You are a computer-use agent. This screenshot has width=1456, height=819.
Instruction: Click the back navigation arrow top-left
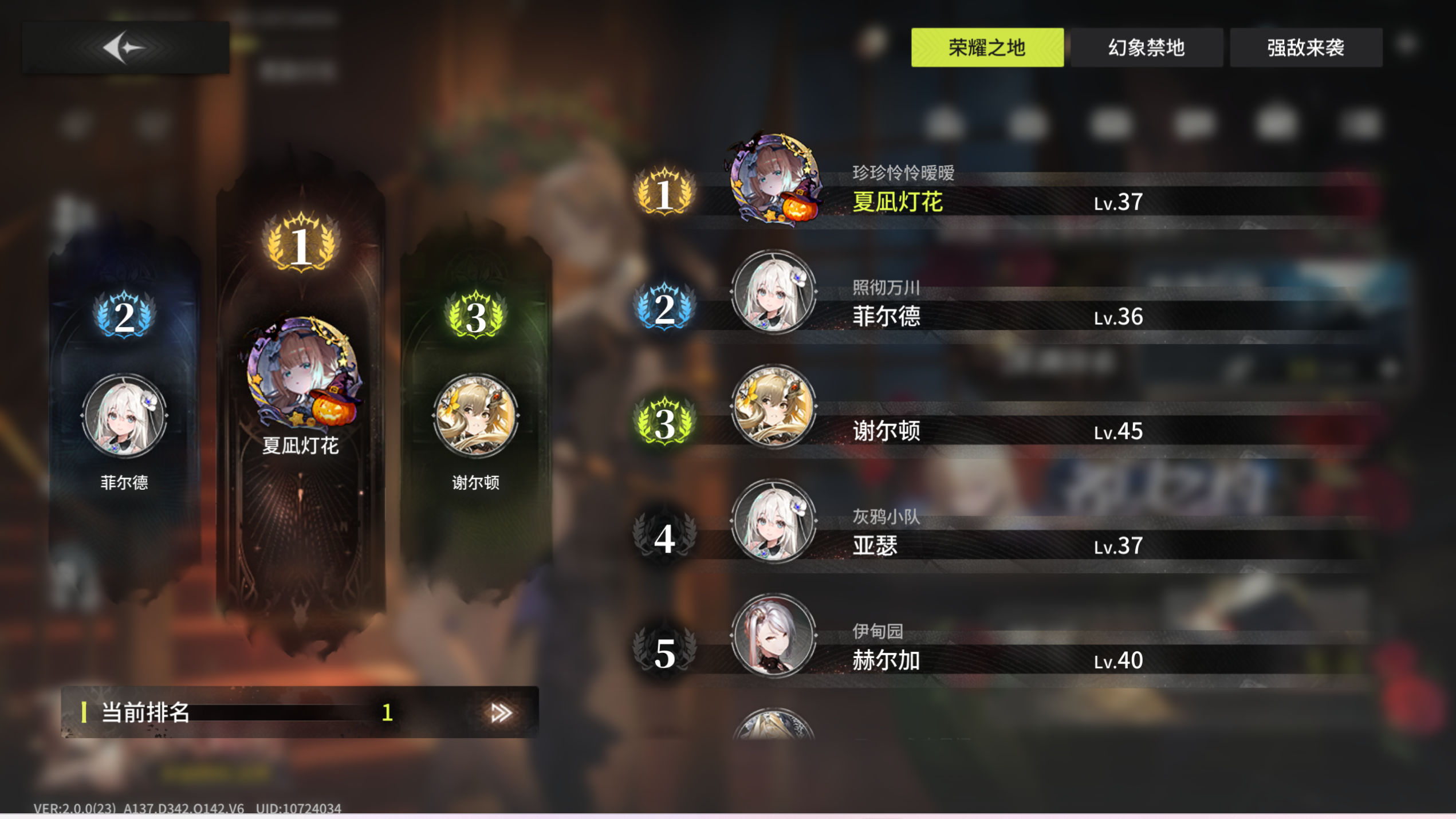point(127,49)
